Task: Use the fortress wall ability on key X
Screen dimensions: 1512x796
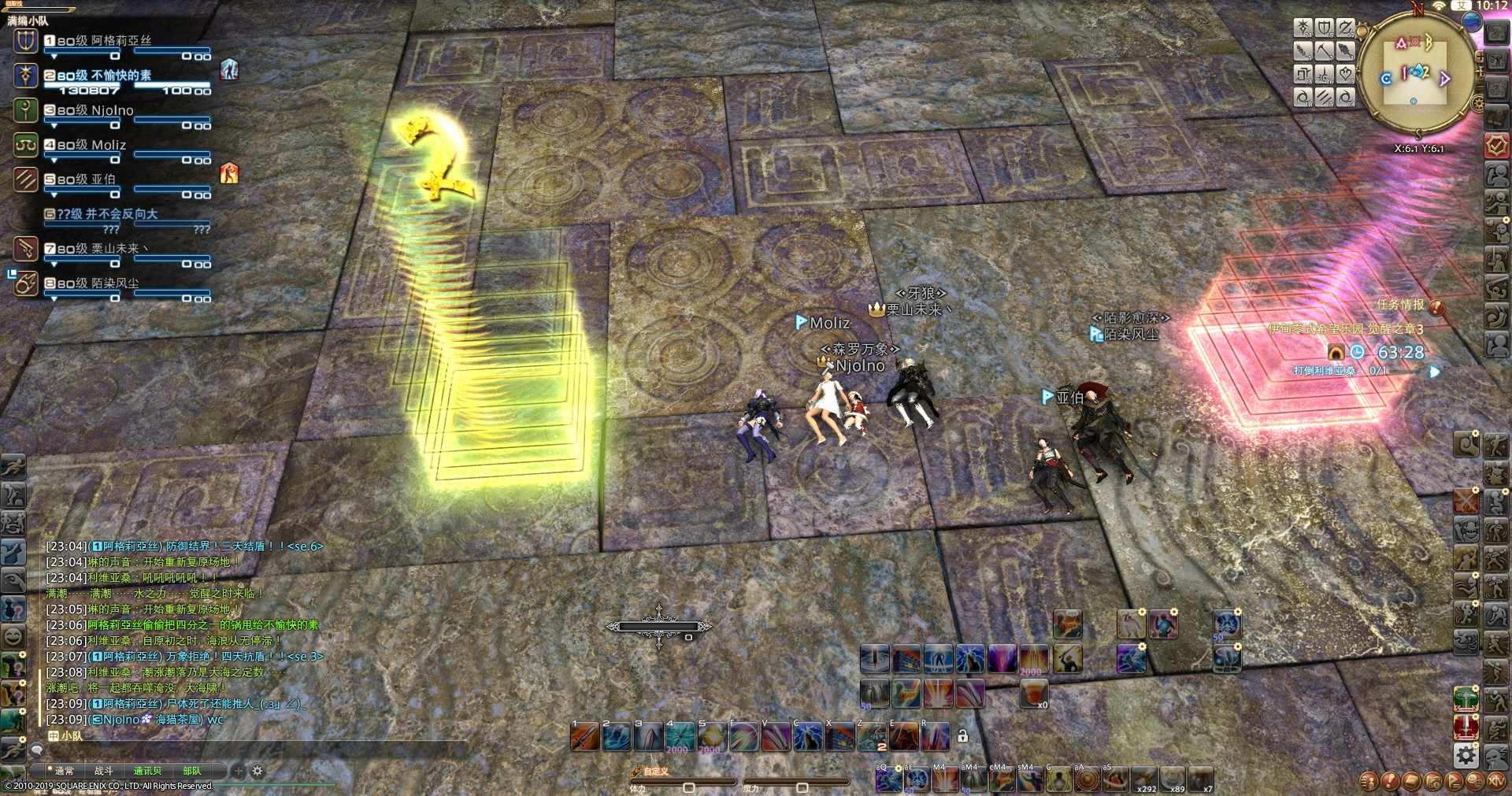Action: [x=839, y=737]
